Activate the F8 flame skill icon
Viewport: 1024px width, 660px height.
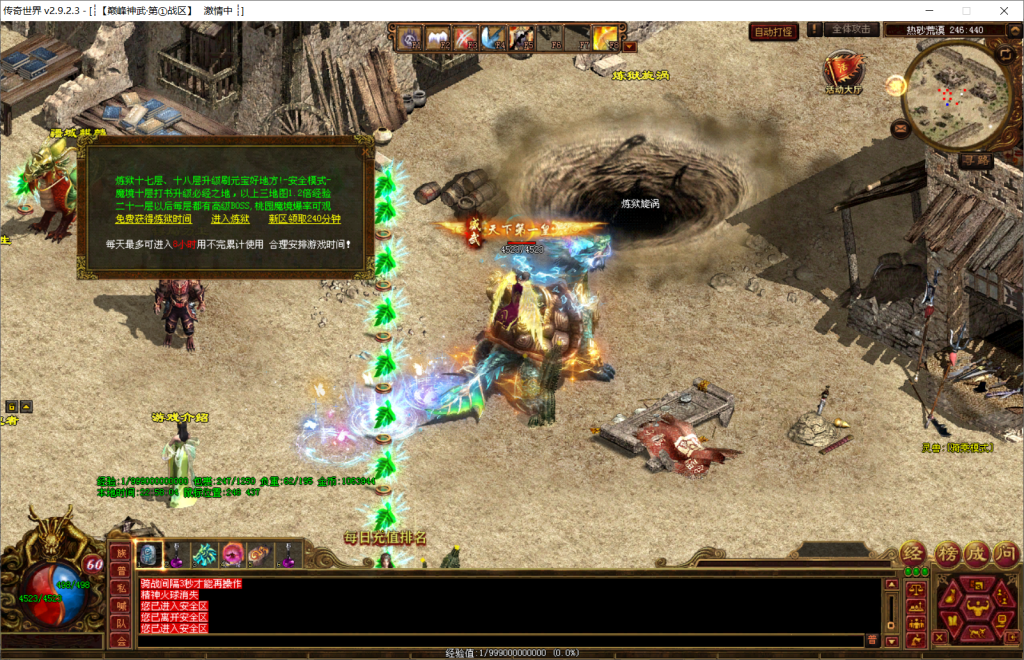605,39
